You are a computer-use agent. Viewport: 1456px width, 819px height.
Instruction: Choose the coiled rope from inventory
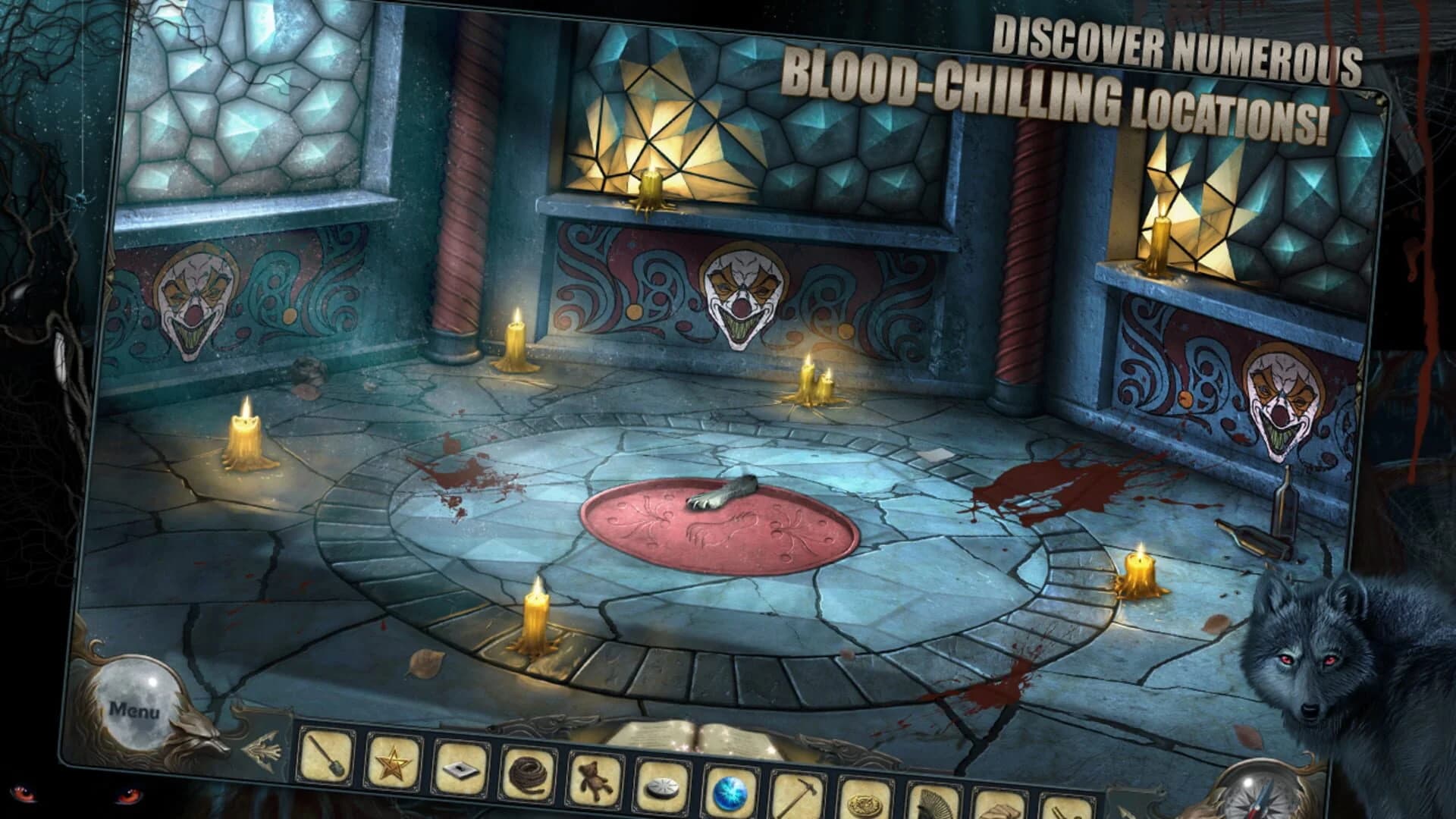tap(527, 773)
